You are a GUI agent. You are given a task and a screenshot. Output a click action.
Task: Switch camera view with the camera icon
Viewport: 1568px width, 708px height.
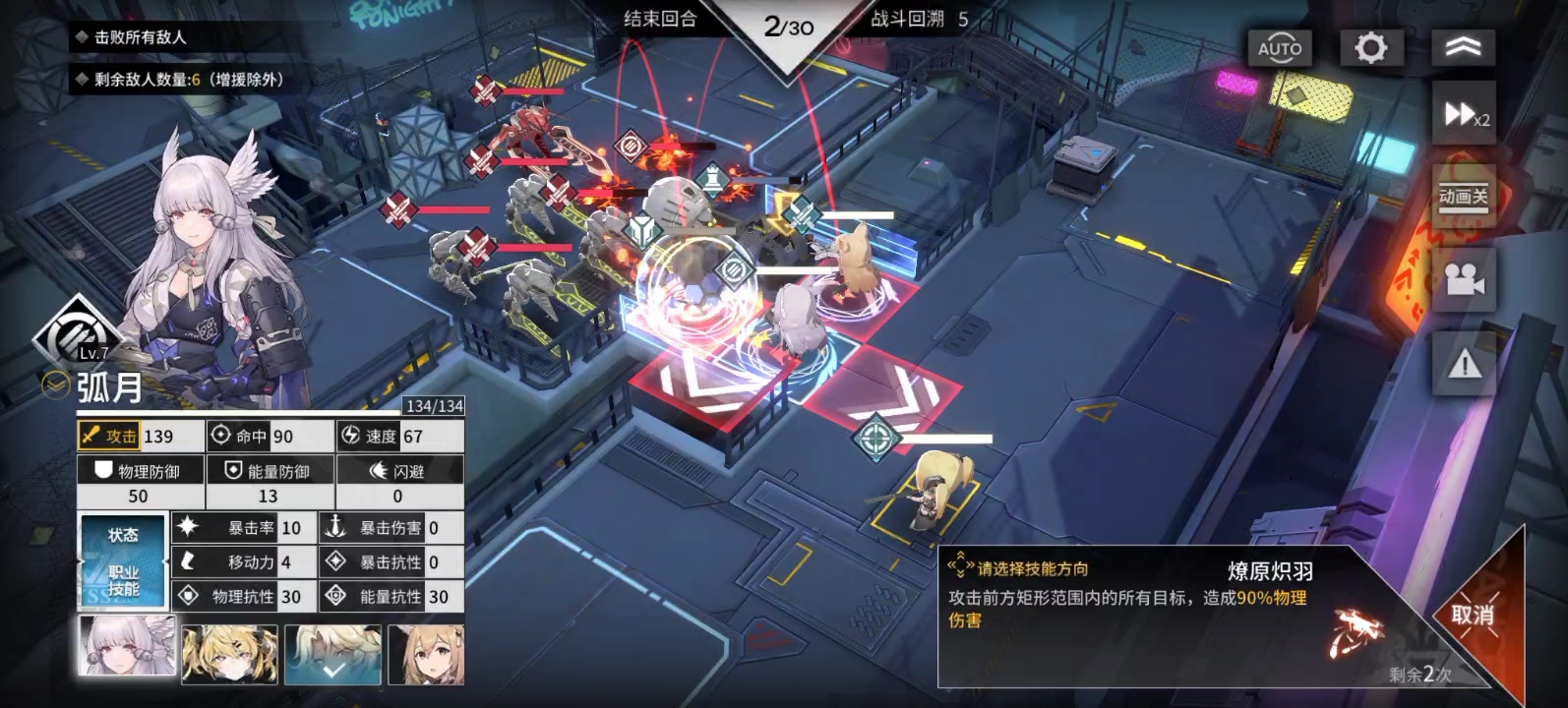click(1464, 280)
